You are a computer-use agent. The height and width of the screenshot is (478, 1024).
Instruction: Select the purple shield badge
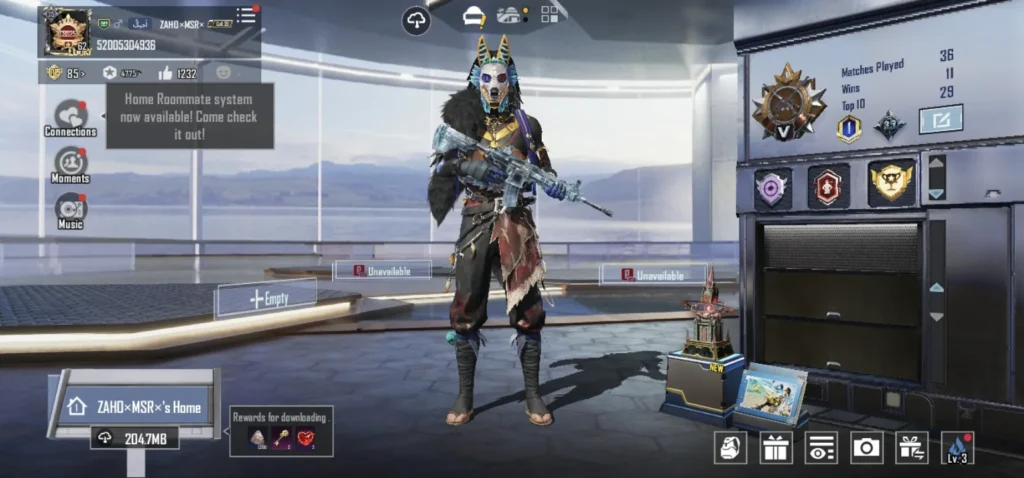(x=771, y=187)
